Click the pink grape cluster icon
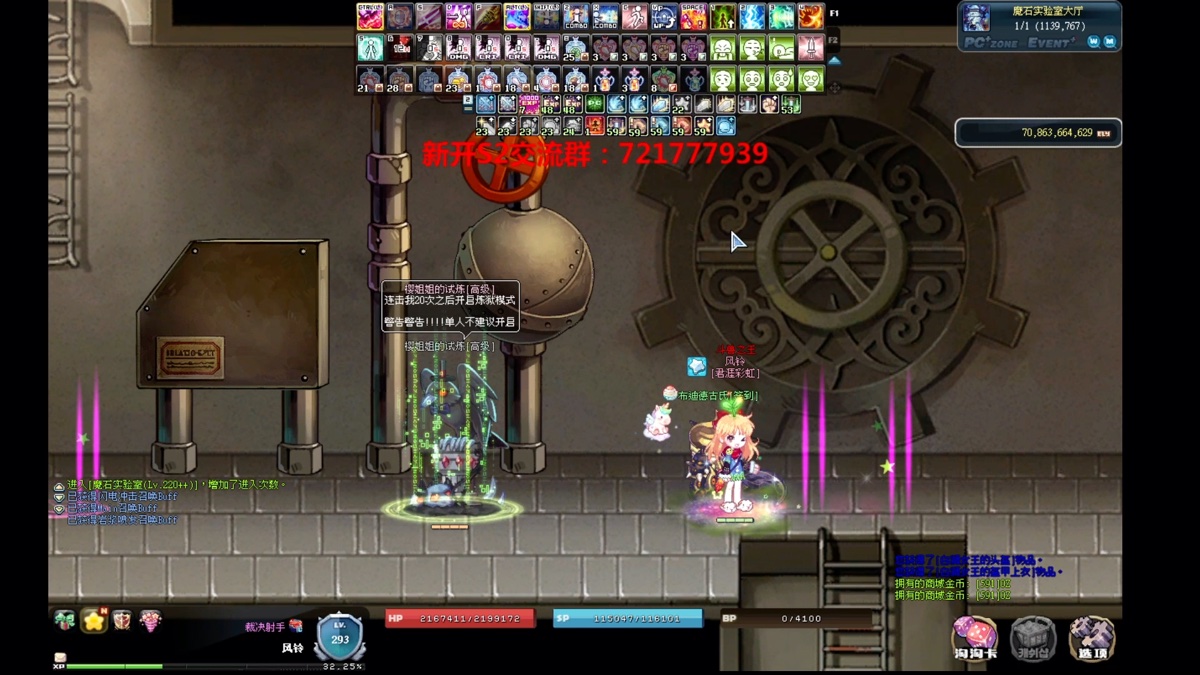 150,621
